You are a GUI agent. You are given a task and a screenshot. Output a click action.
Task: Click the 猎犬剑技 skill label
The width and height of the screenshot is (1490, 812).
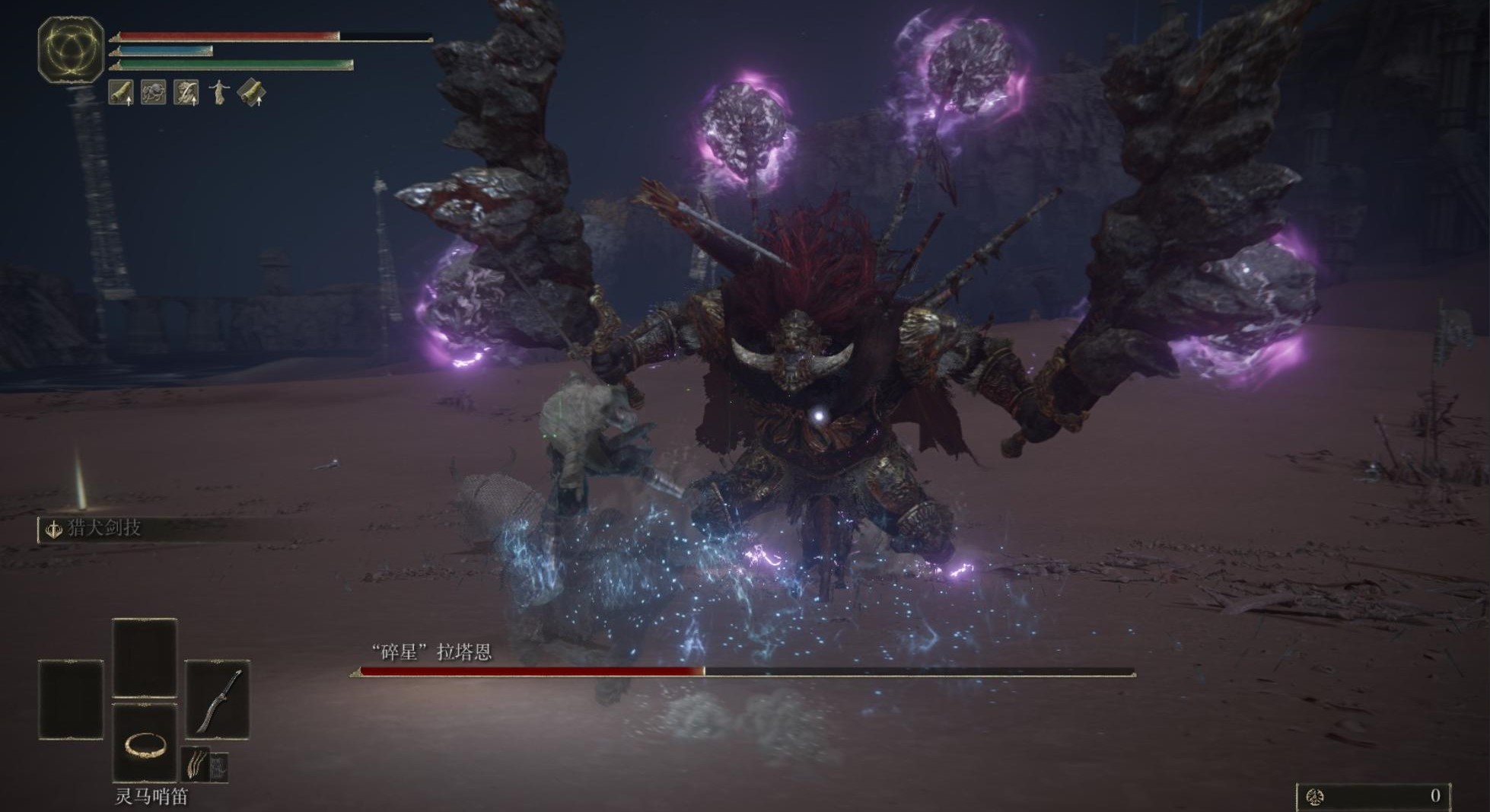103,528
